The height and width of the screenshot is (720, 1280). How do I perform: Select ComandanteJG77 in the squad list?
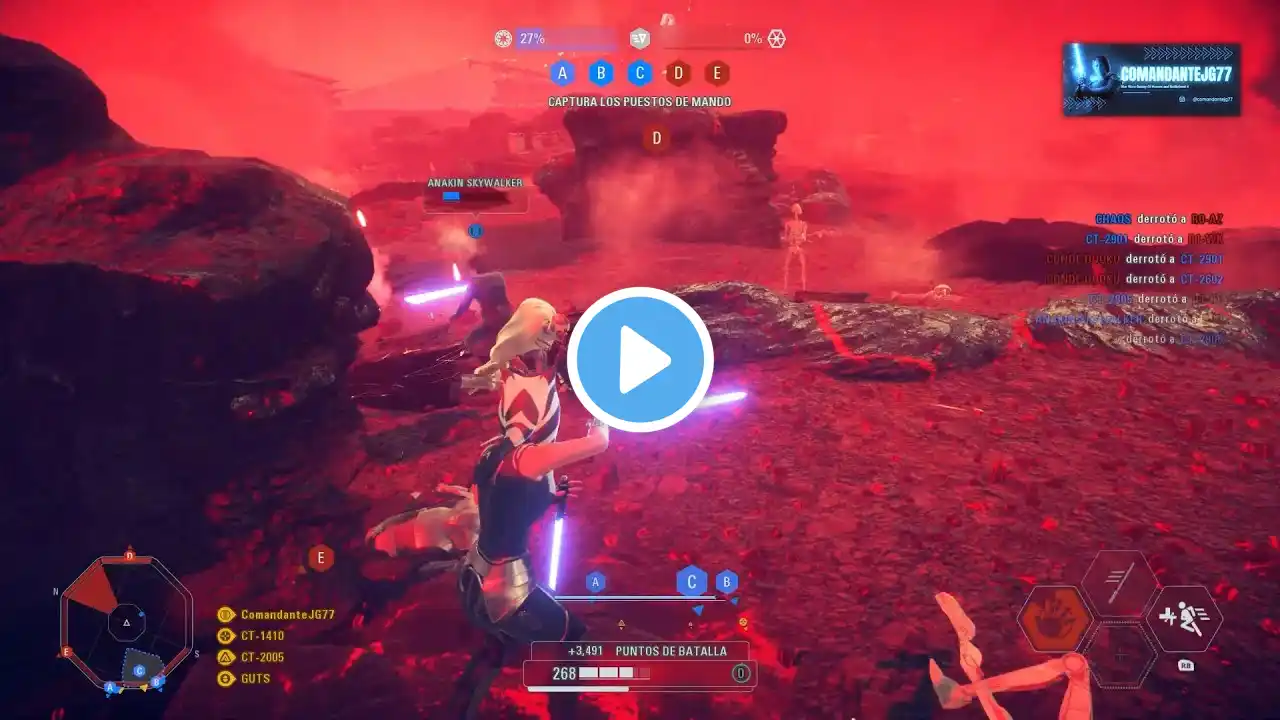287,615
